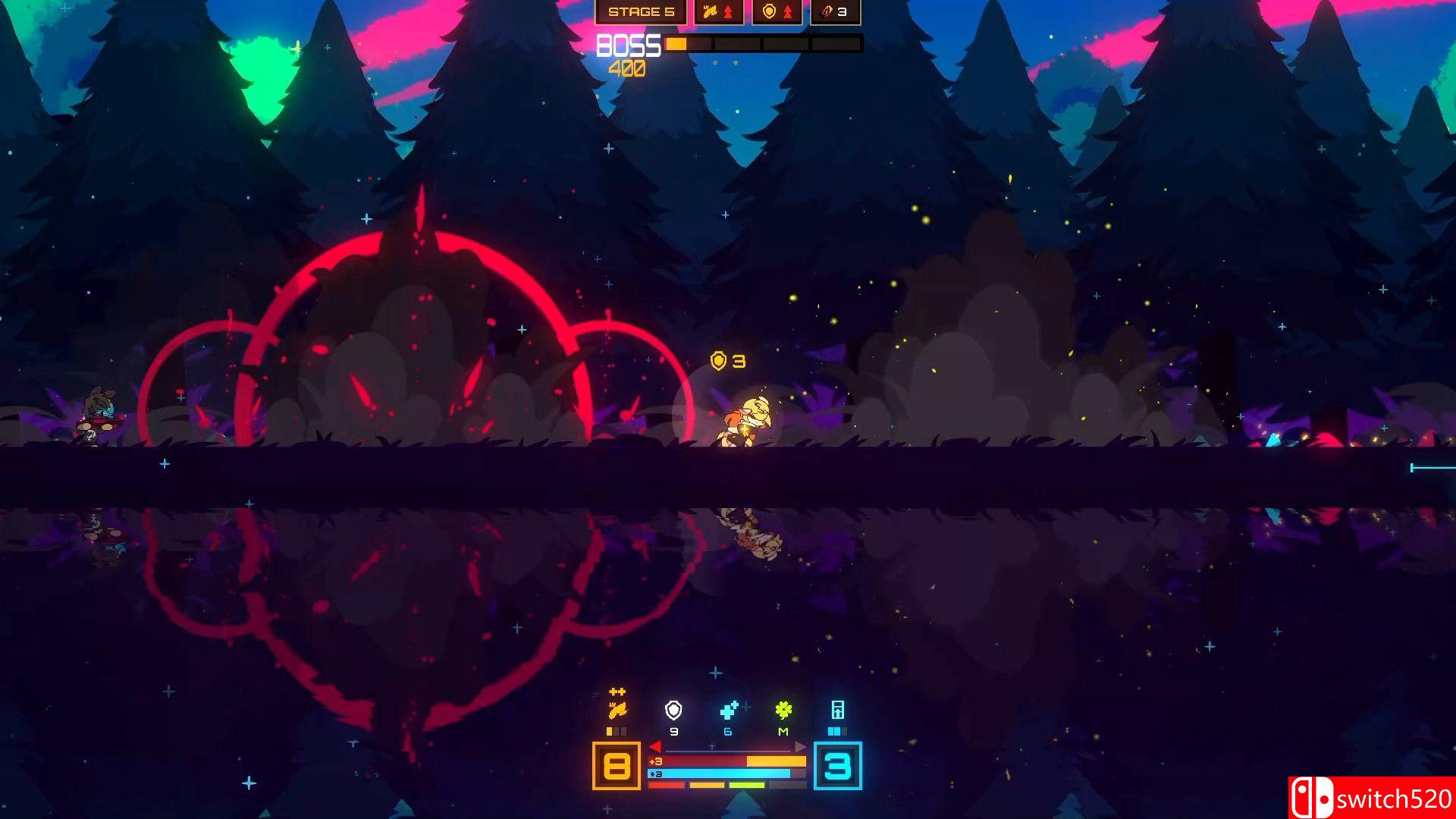The image size is (1456, 819).
Task: Choose the green clover luck icon
Action: [783, 710]
